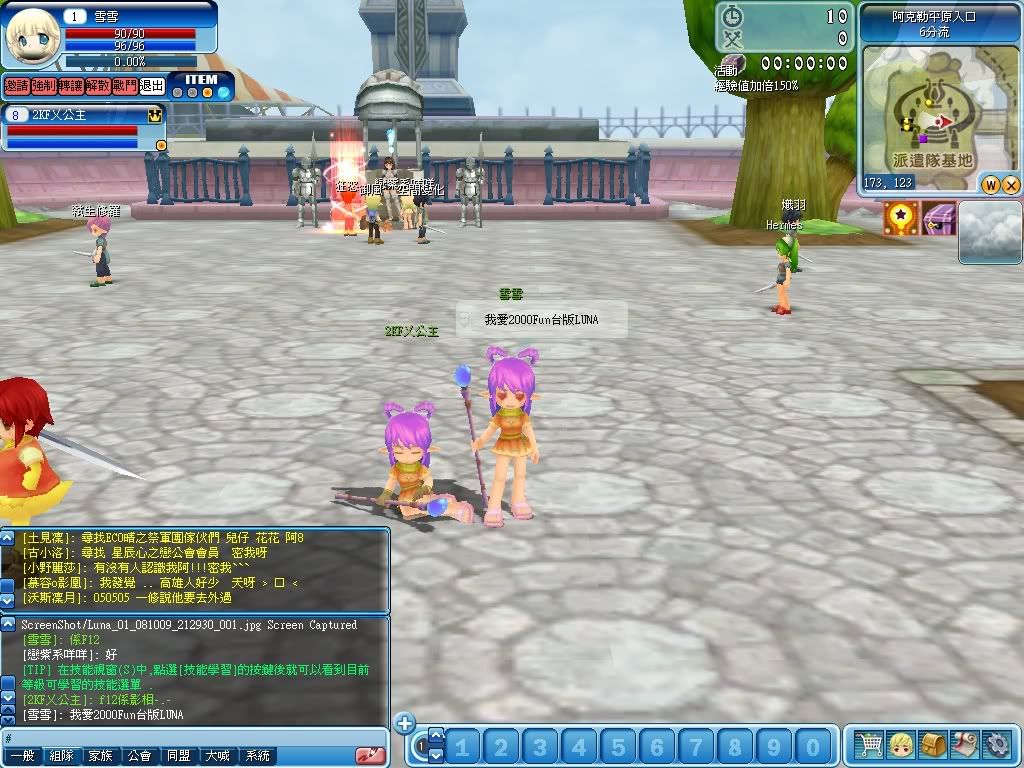Click the 邀請 party invite button
Viewport: 1024px width, 768px height.
pos(16,87)
